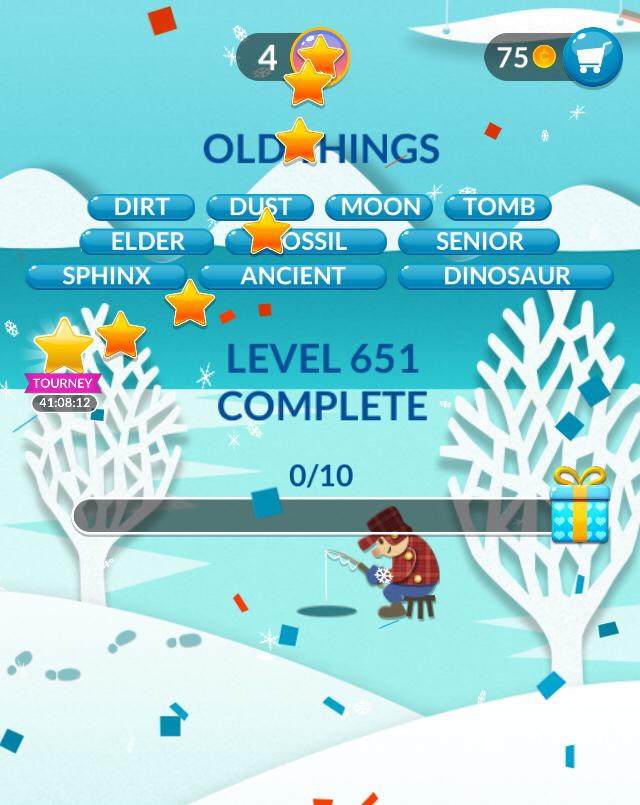This screenshot has width=640, height=805.
Task: Choose the SENIOR word tile
Action: pos(479,241)
